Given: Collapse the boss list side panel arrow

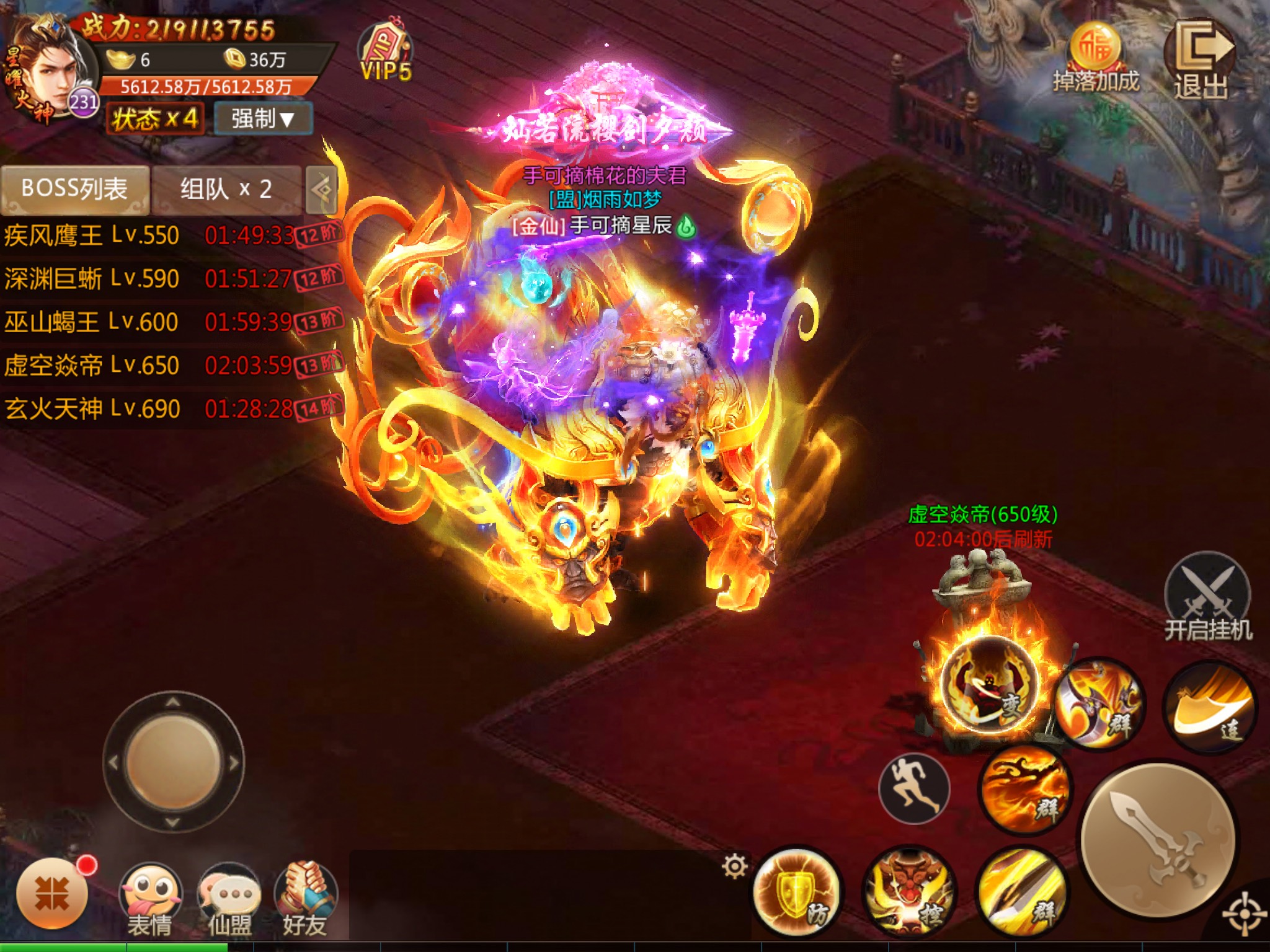Looking at the screenshot, I should [322, 189].
